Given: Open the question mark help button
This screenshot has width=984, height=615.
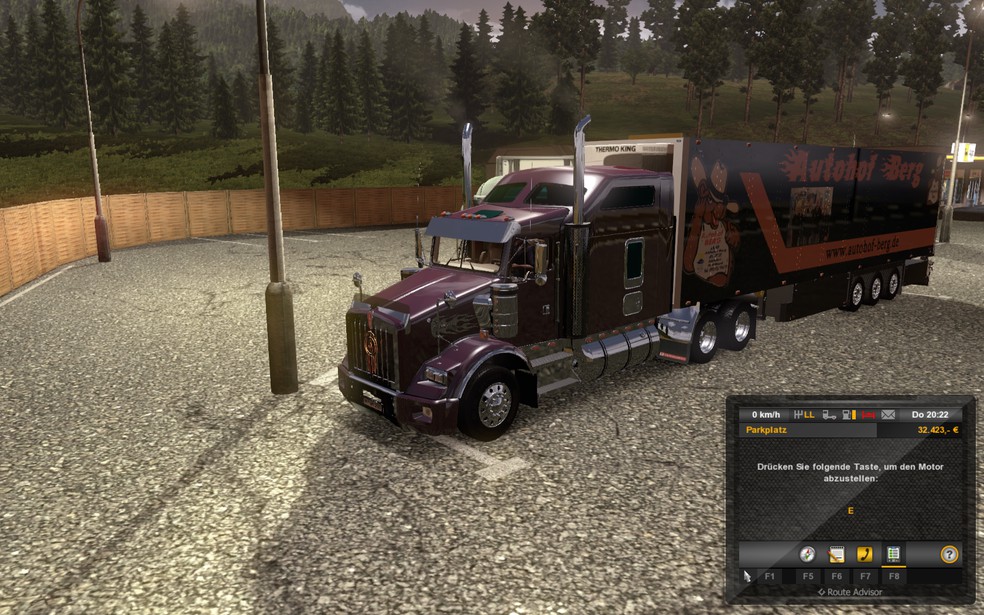Looking at the screenshot, I should [949, 554].
